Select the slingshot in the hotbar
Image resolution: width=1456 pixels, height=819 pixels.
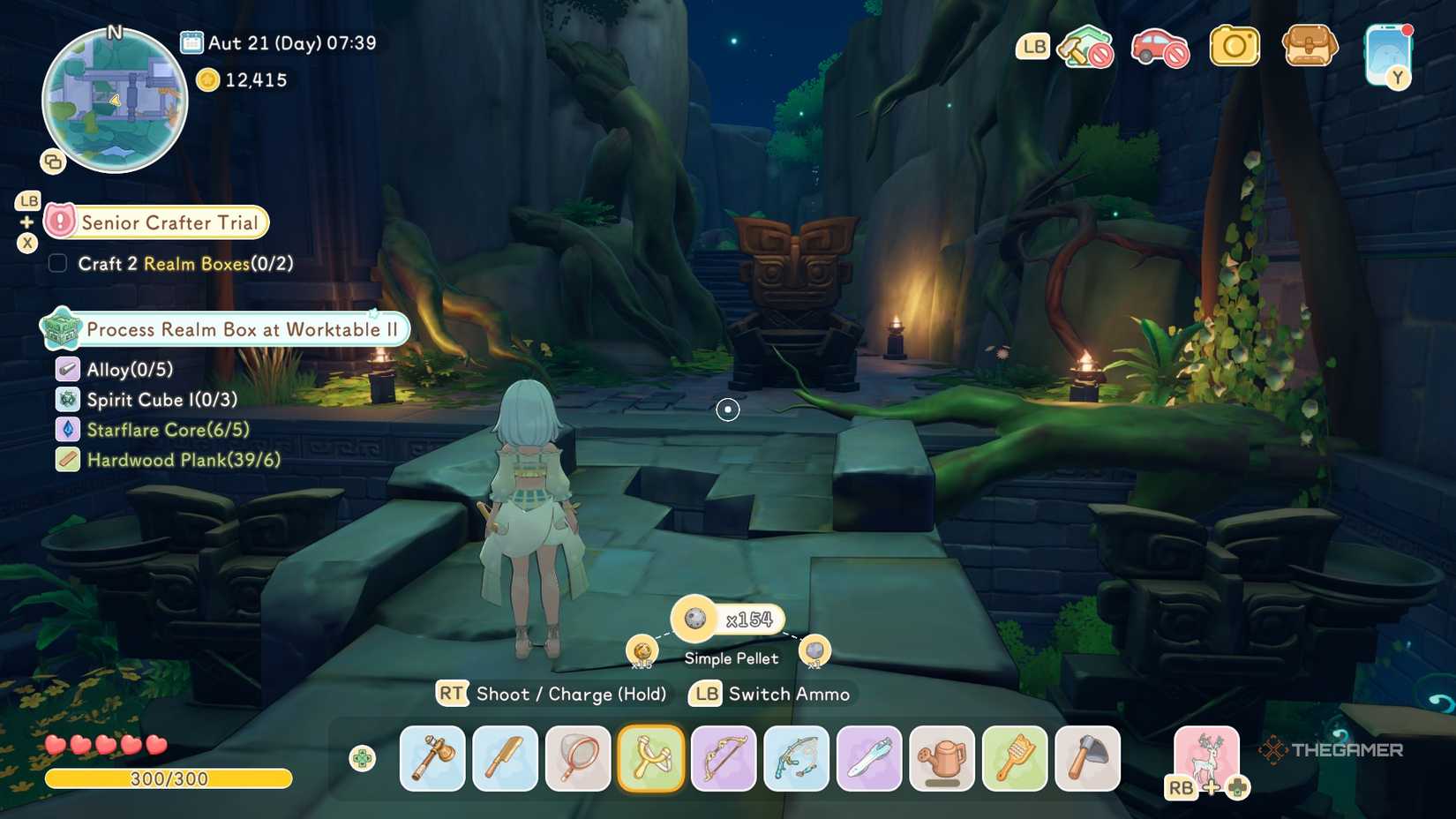pyautogui.click(x=650, y=759)
